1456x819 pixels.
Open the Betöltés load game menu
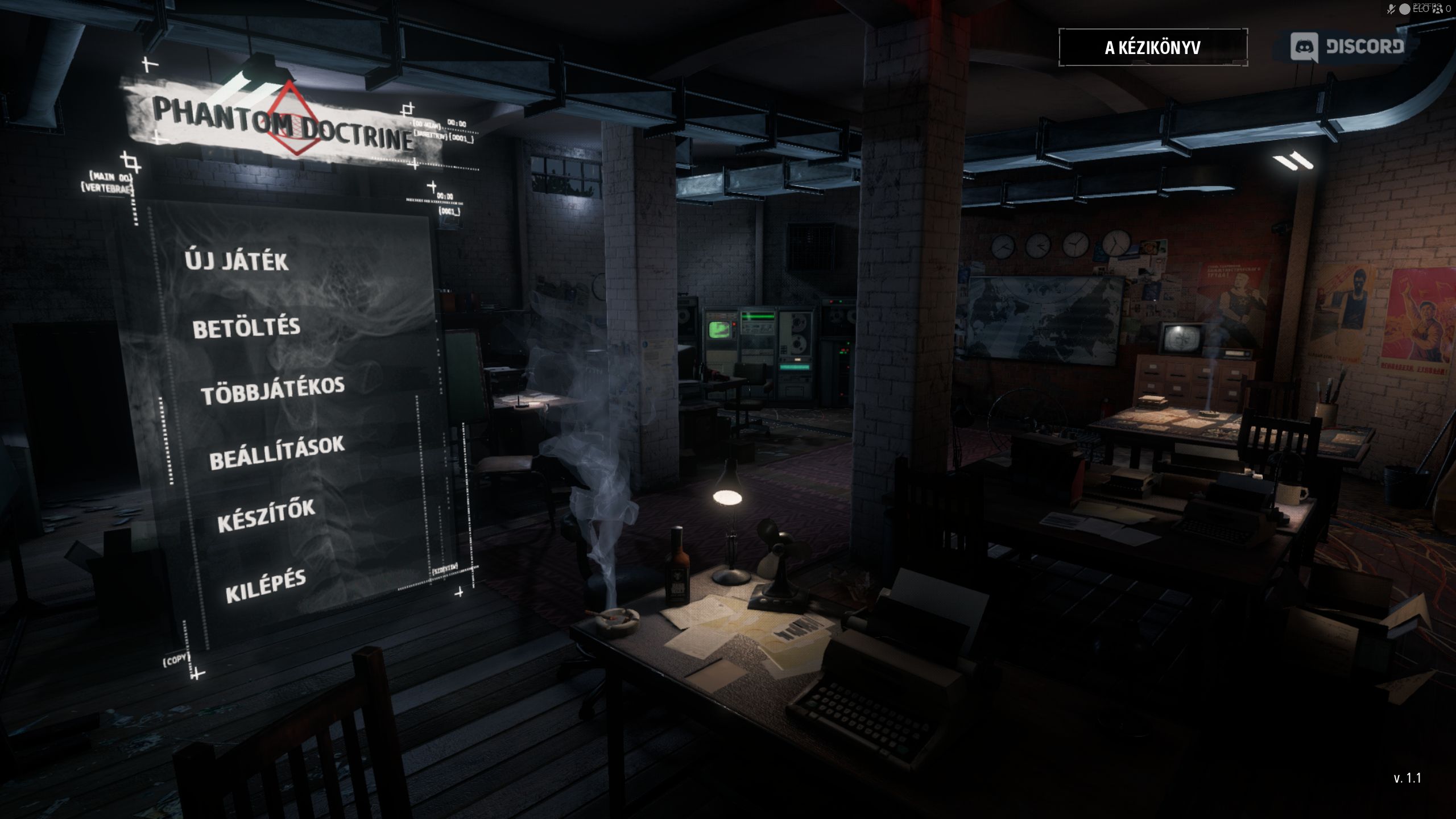pos(246,328)
